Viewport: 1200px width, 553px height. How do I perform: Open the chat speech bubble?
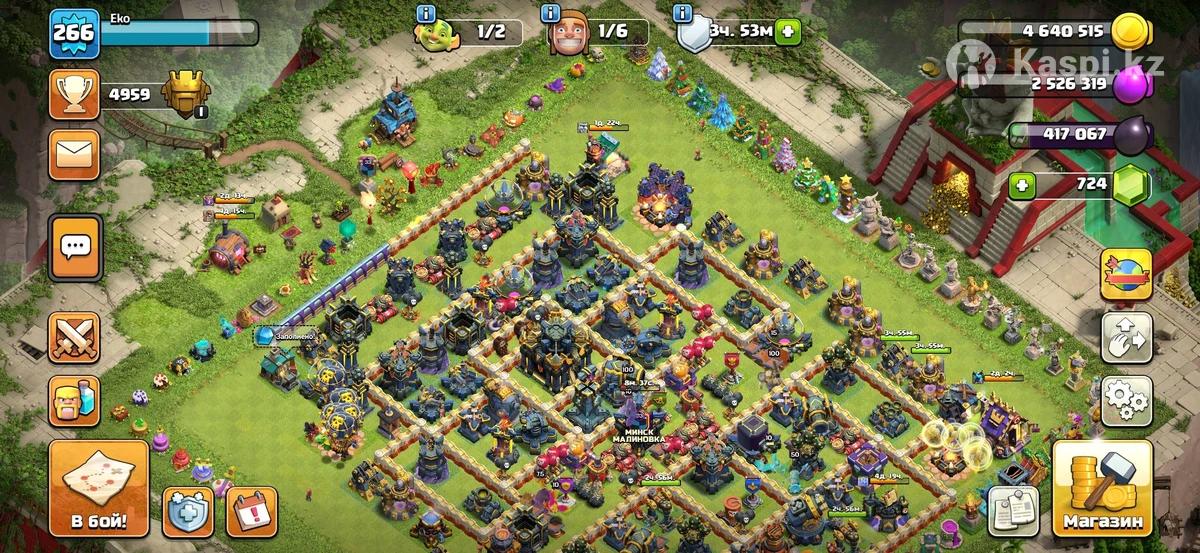pyautogui.click(x=75, y=246)
